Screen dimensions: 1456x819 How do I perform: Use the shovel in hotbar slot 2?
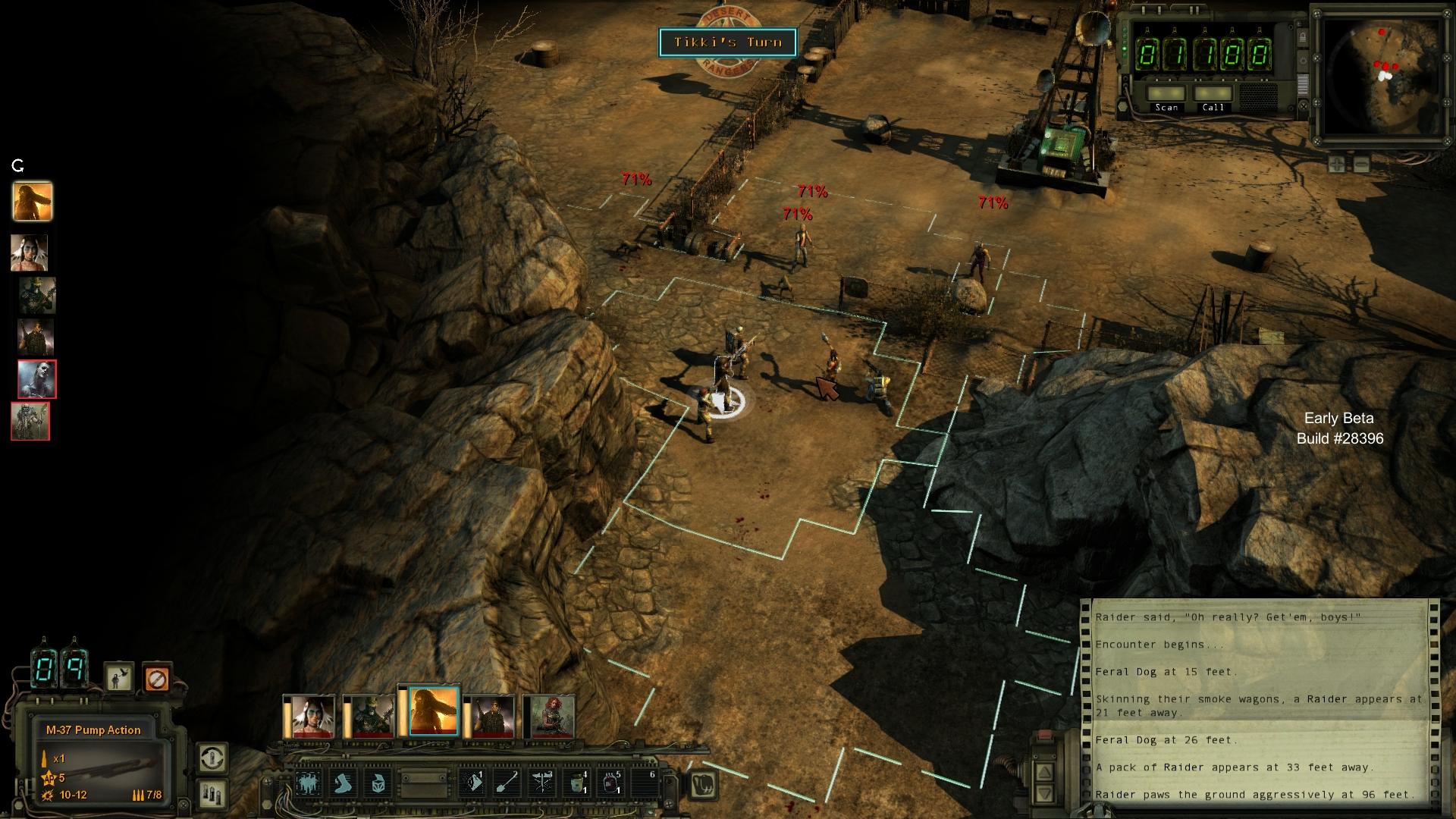(507, 783)
